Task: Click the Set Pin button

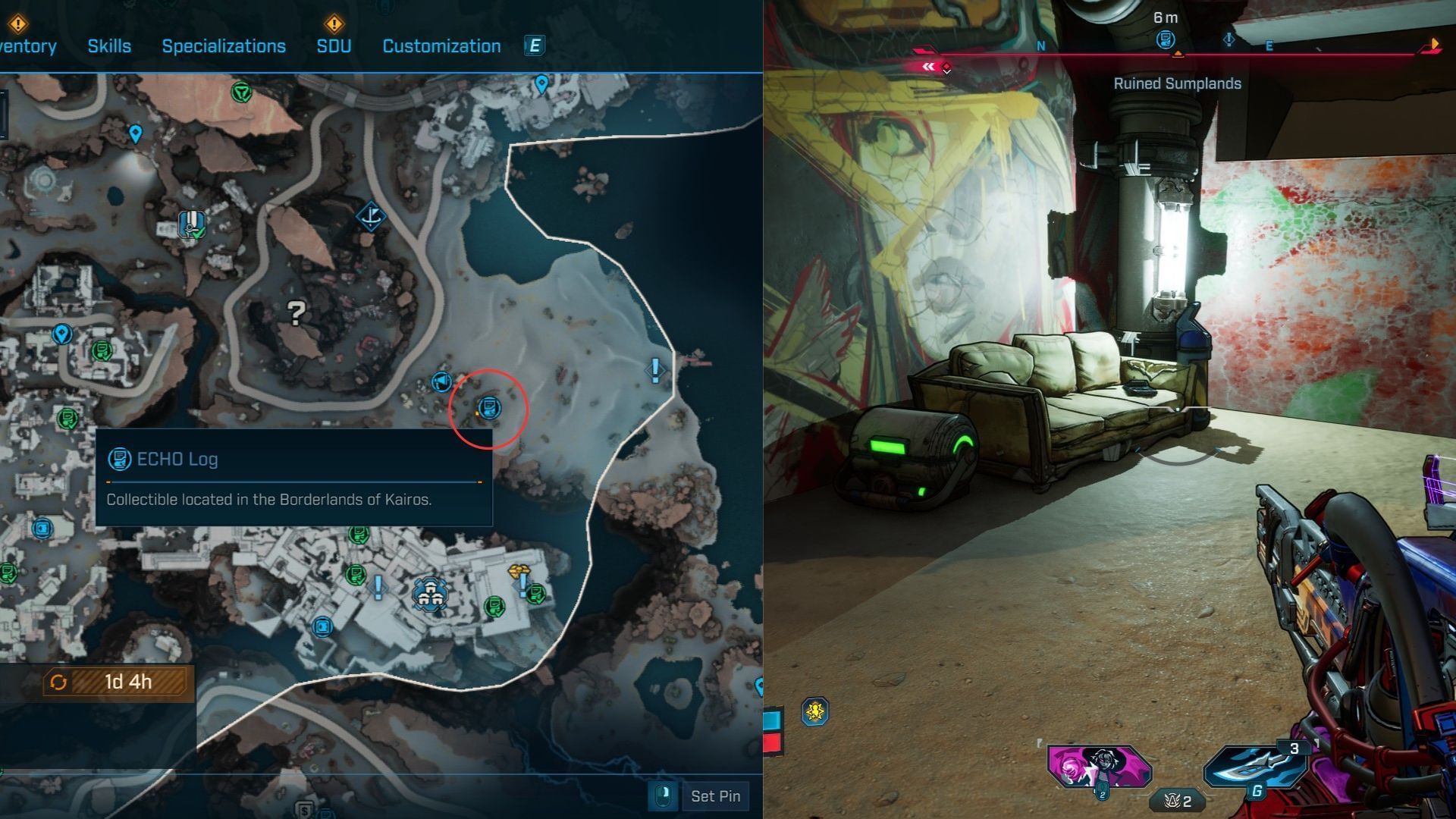Action: pyautogui.click(x=714, y=796)
